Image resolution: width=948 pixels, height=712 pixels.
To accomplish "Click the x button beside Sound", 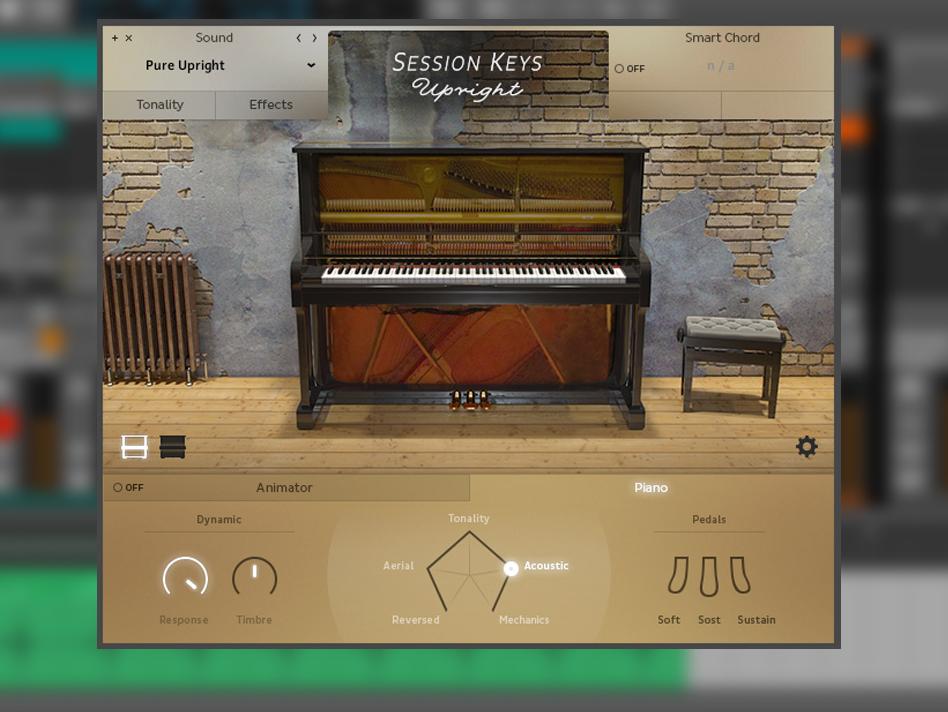I will click(129, 38).
